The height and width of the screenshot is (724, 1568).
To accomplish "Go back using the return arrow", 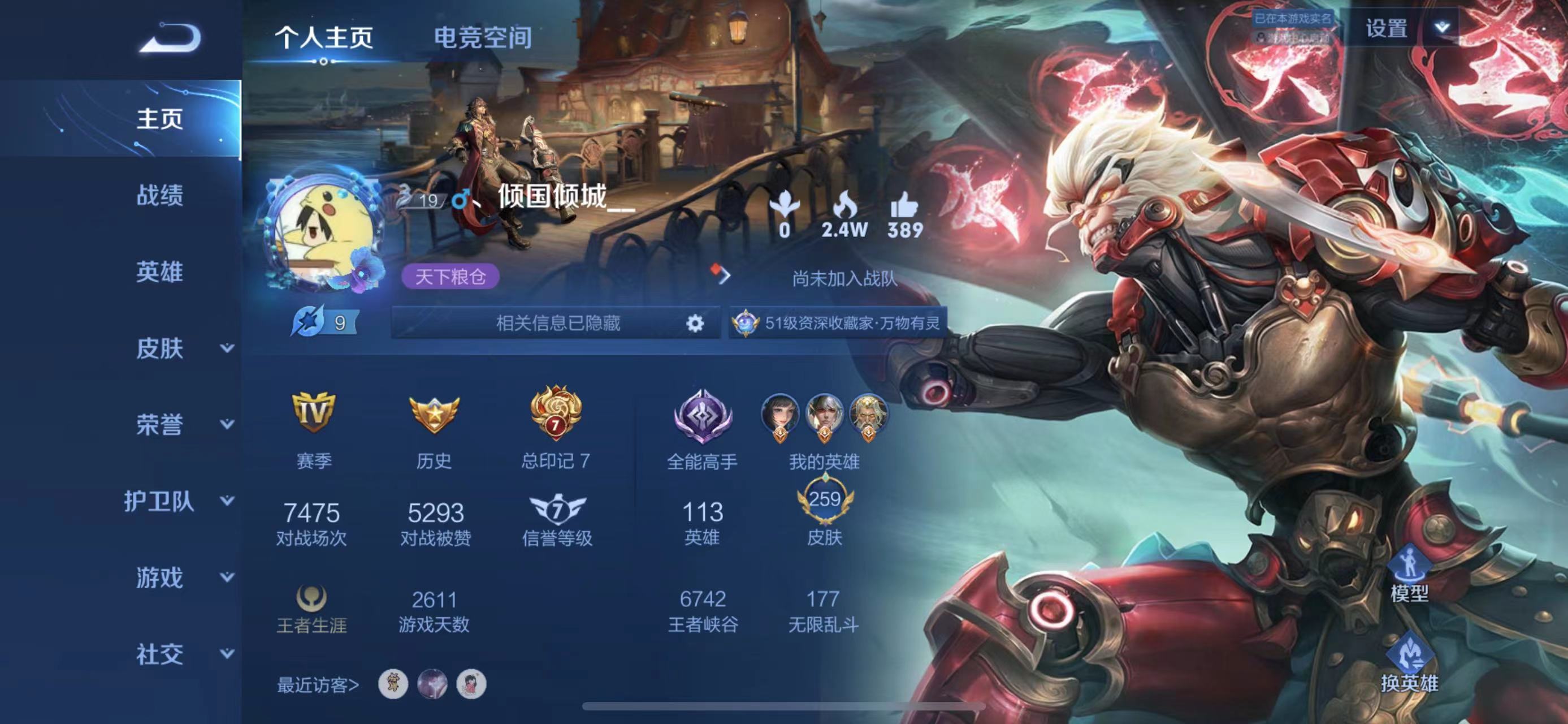I will point(171,38).
